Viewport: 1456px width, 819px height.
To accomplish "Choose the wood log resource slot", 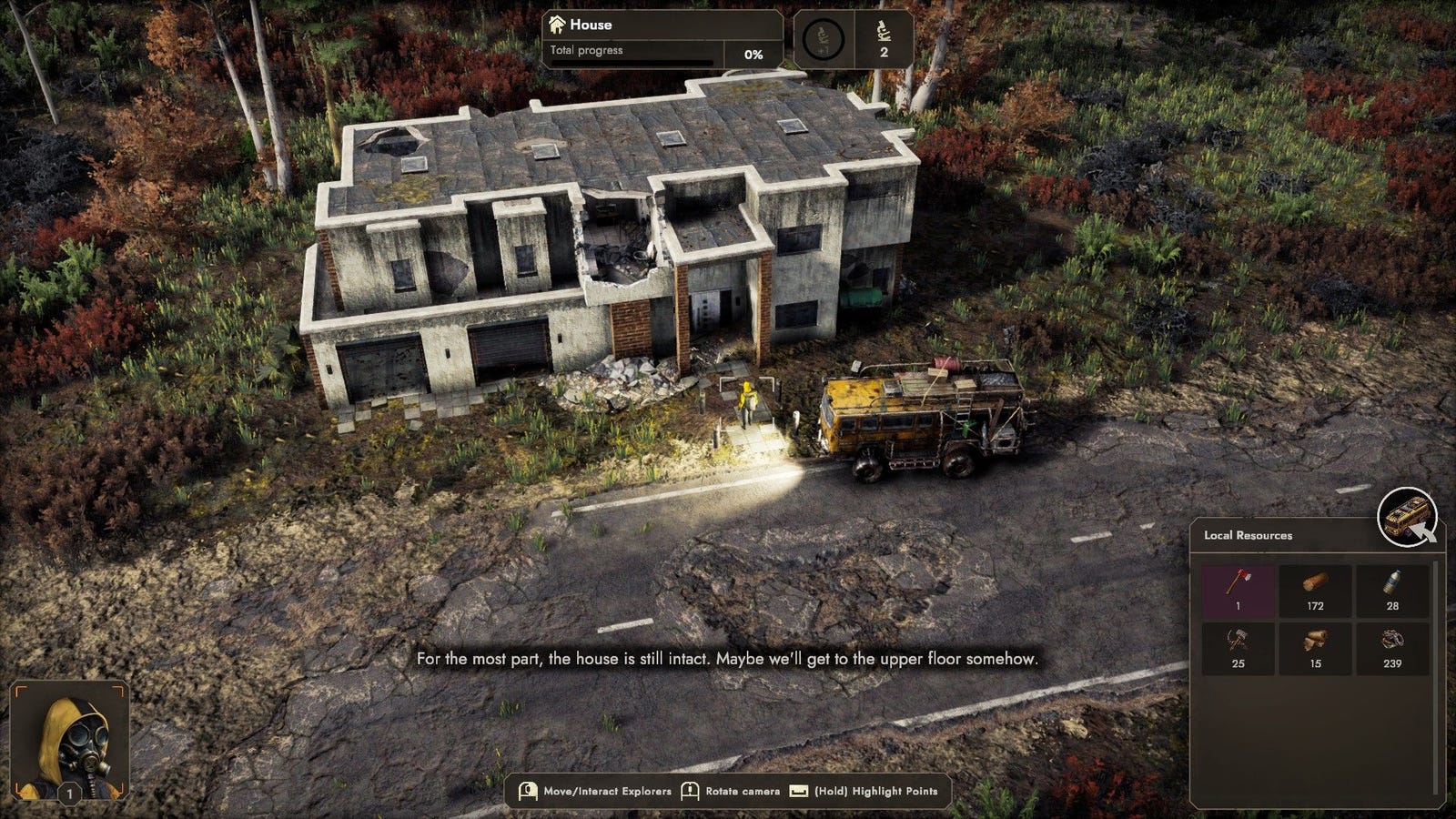I will coord(1315,590).
